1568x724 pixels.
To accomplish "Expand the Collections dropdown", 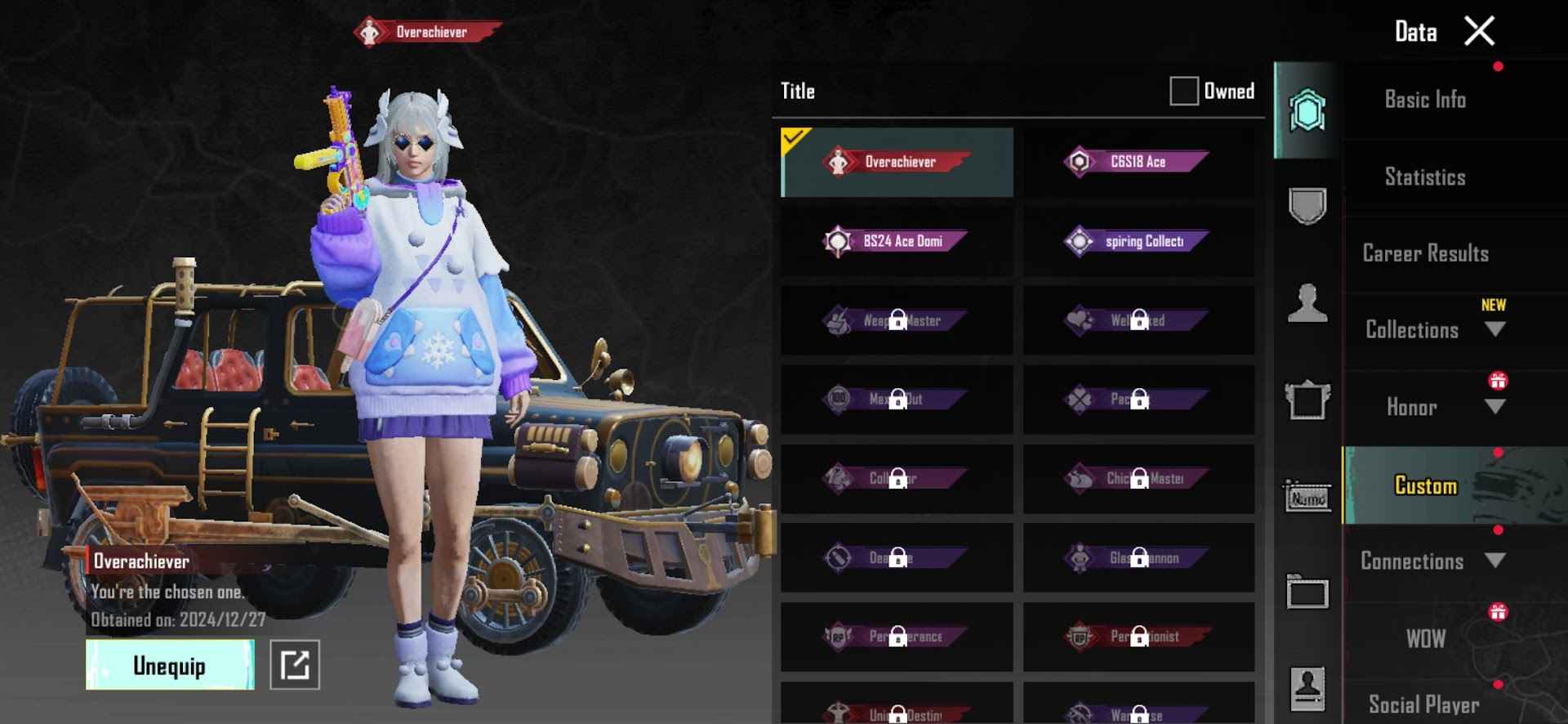I will pos(1495,329).
